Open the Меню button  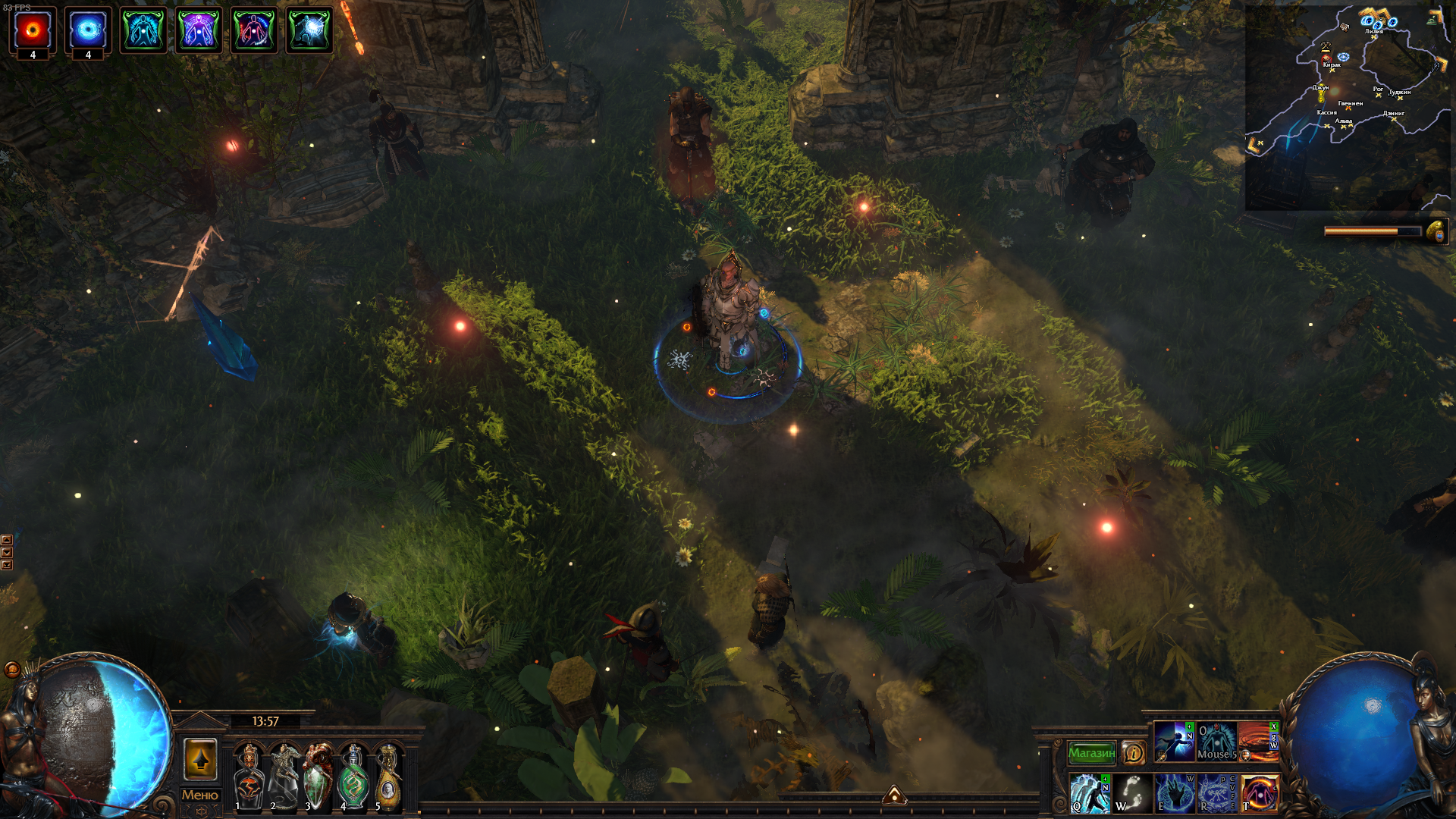(200, 795)
